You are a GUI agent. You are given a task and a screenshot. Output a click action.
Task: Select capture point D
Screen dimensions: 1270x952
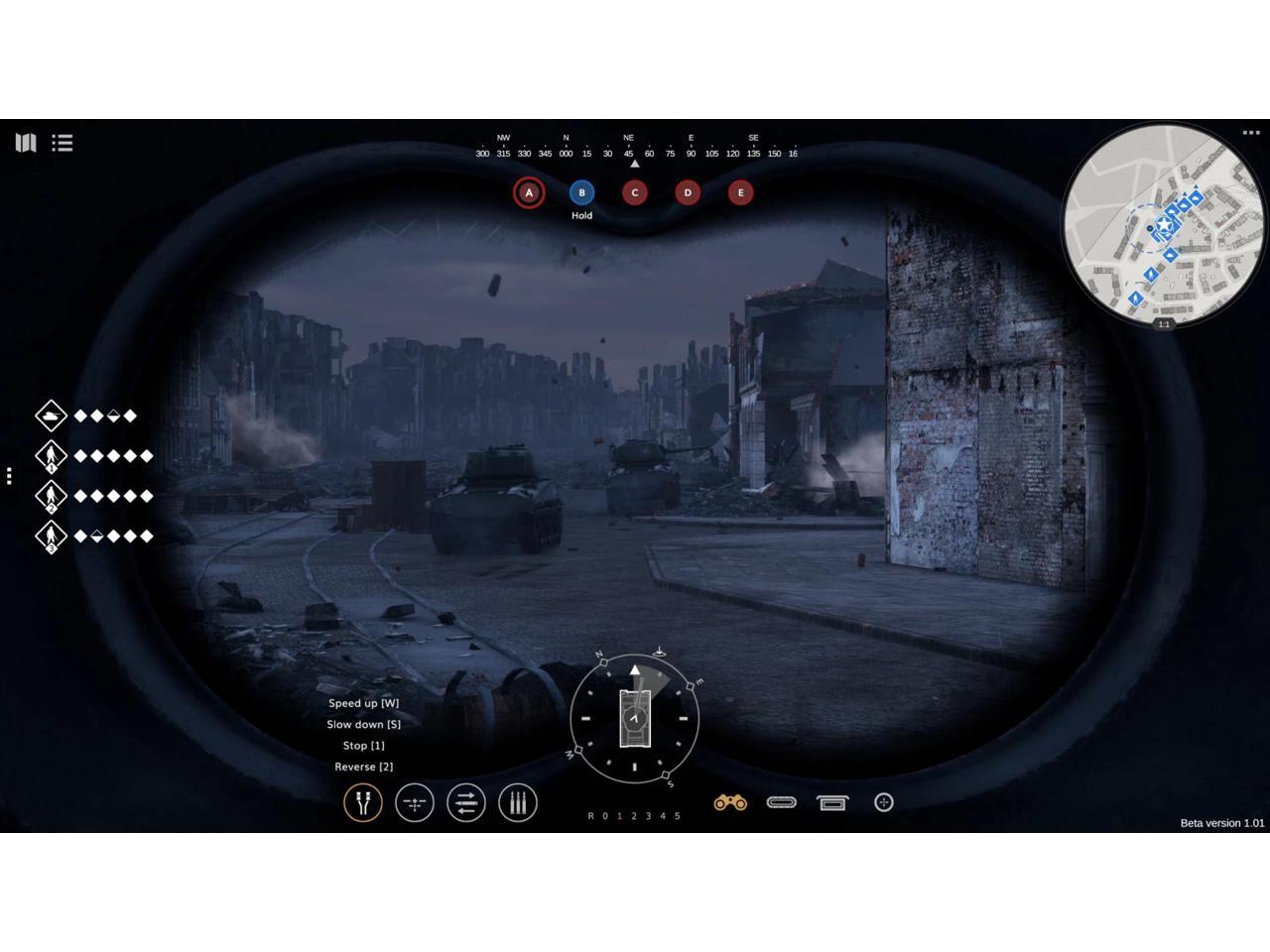[x=688, y=192]
